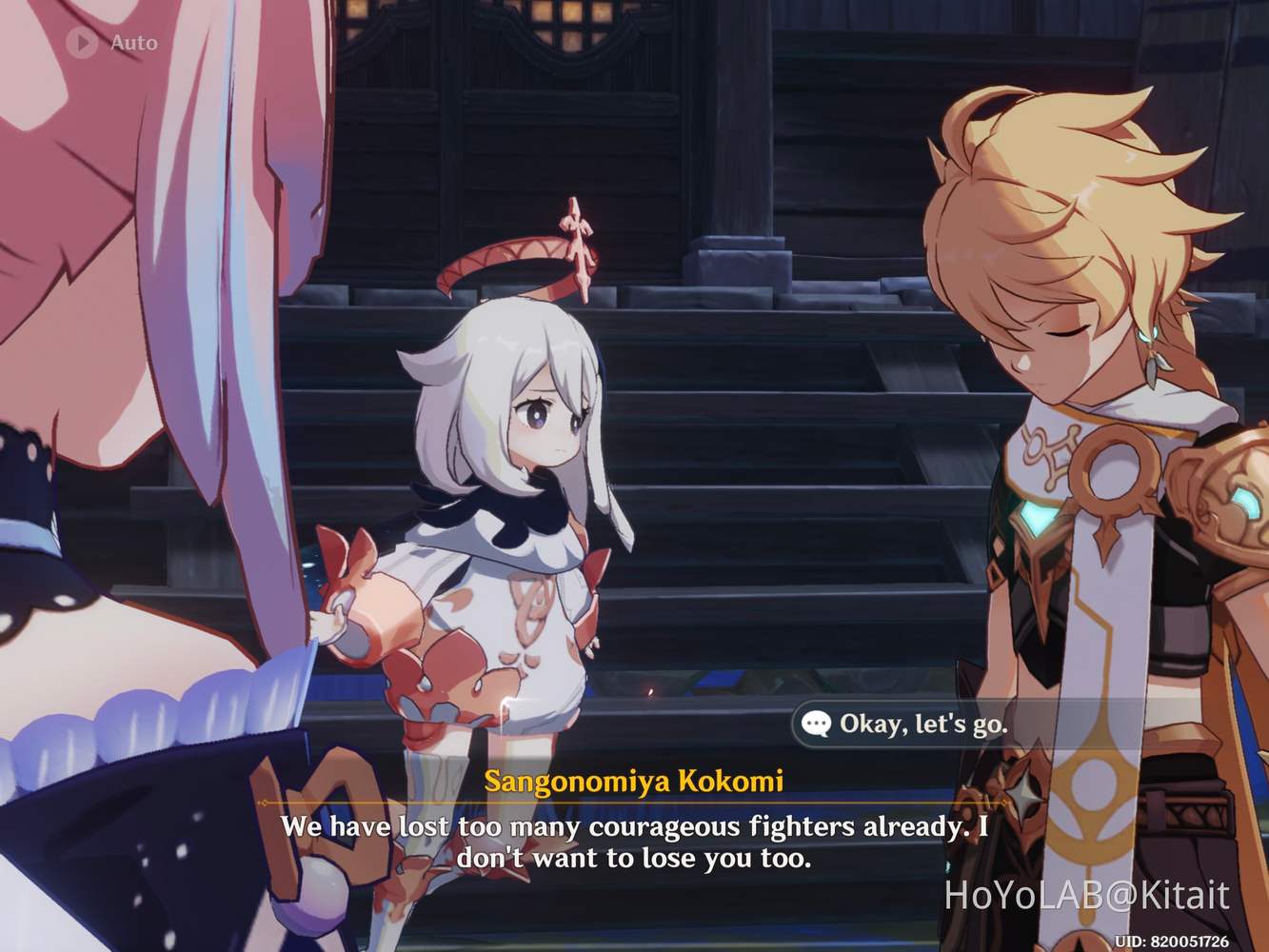Select the speech bubble icon on the dialogue option
The height and width of the screenshot is (952, 1269).
pyautogui.click(x=817, y=724)
